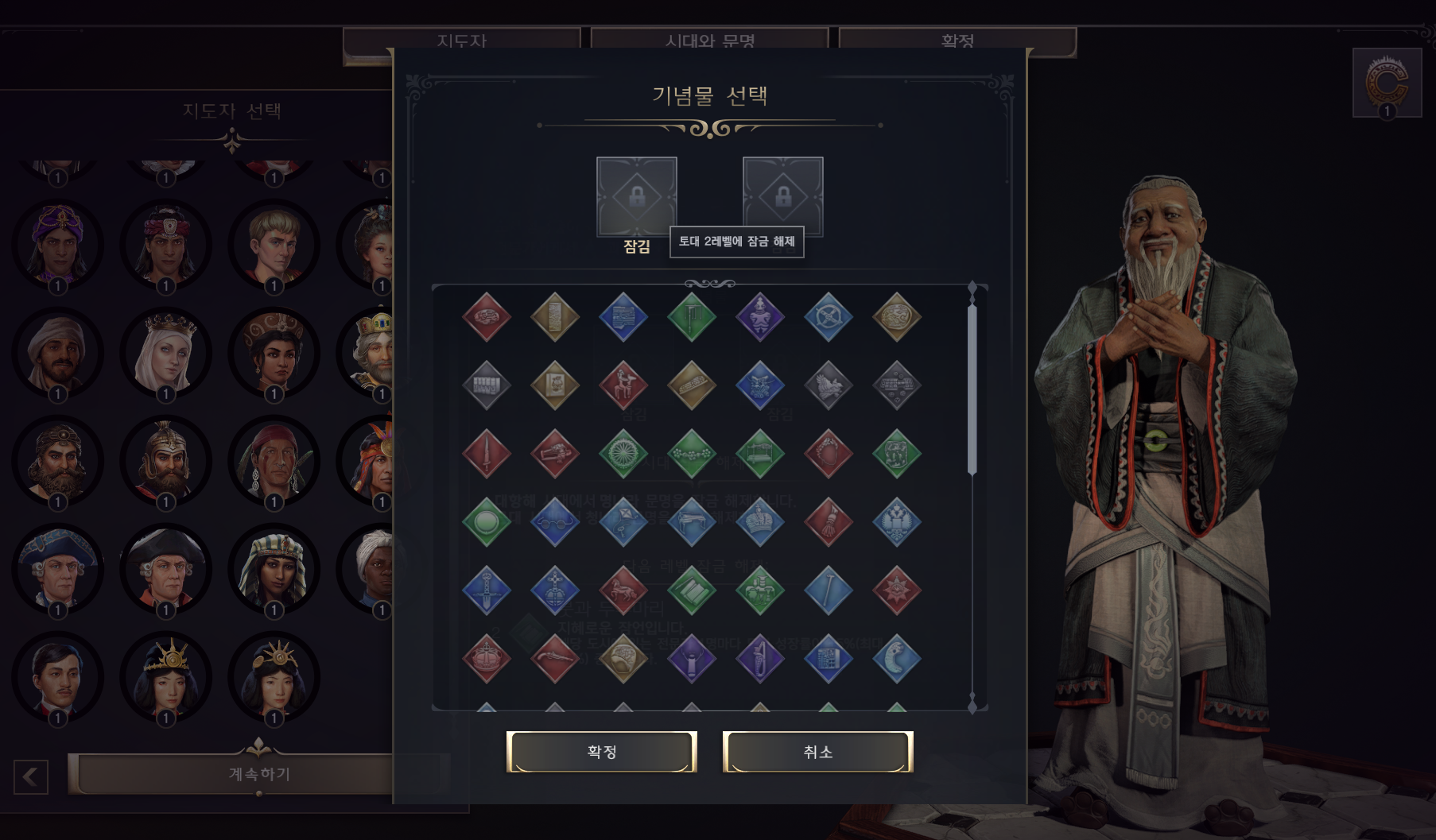The height and width of the screenshot is (840, 1436).
Task: Choose the green round disc memento
Action: click(x=486, y=522)
